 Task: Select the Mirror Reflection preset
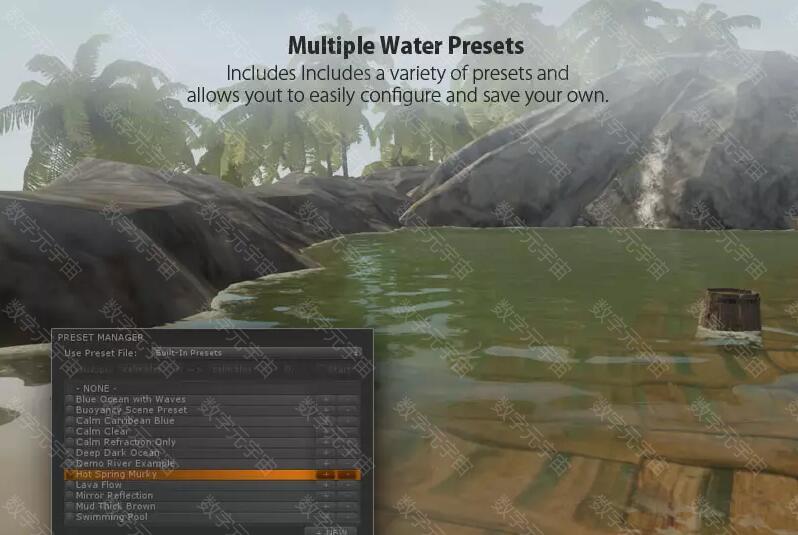[115, 496]
